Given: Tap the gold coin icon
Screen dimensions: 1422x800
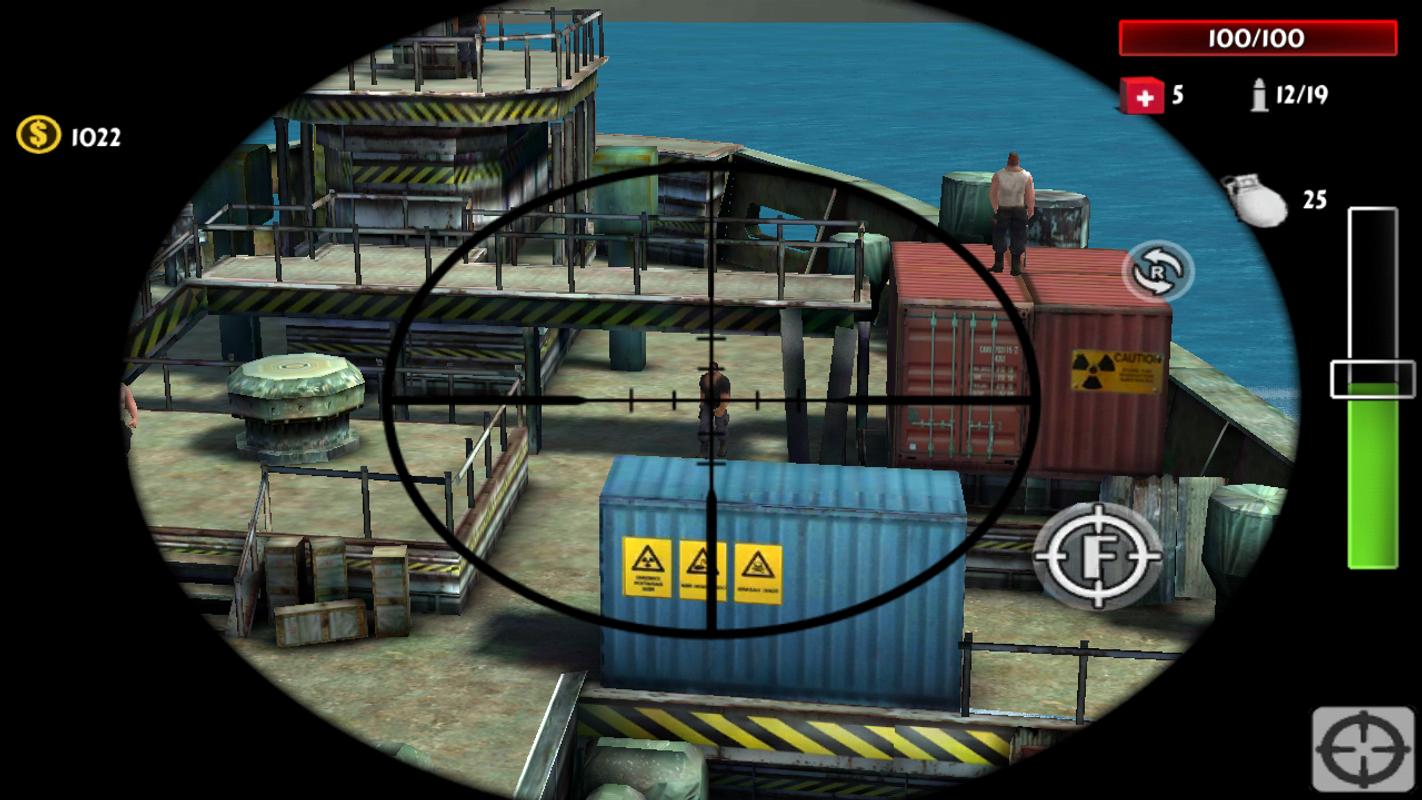Looking at the screenshot, I should (x=36, y=135).
